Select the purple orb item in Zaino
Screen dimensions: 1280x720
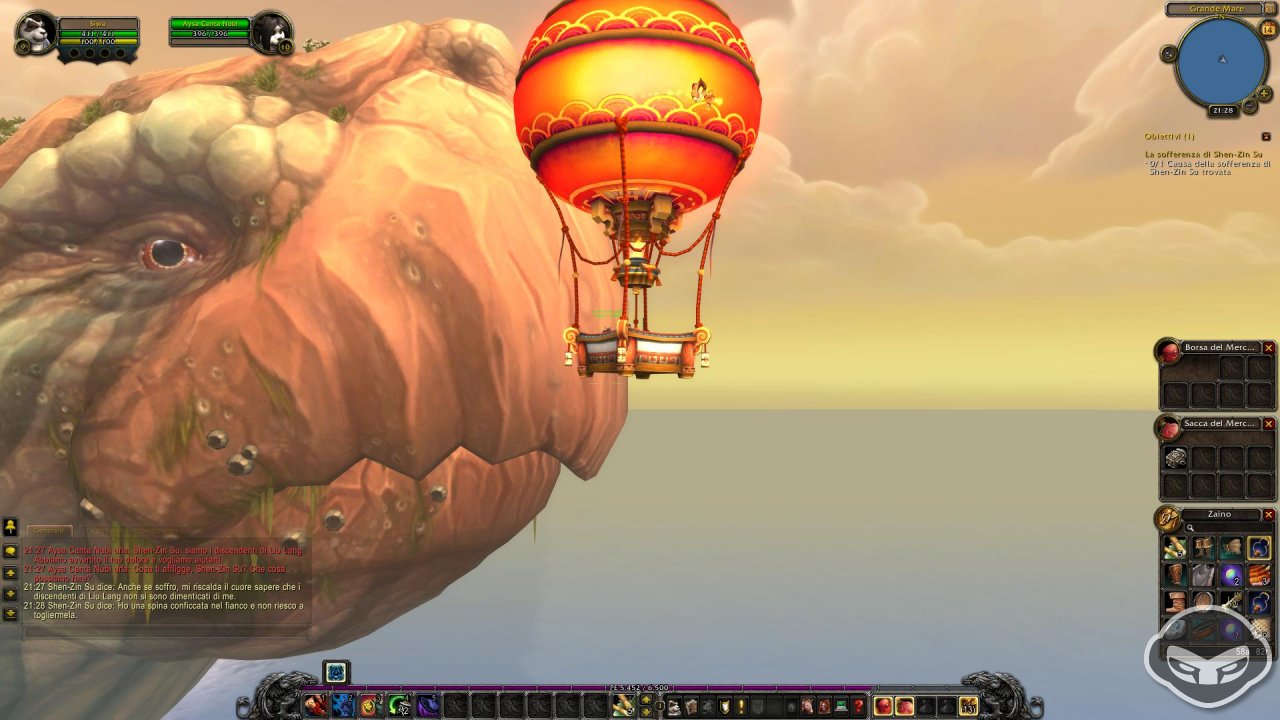click(1232, 575)
